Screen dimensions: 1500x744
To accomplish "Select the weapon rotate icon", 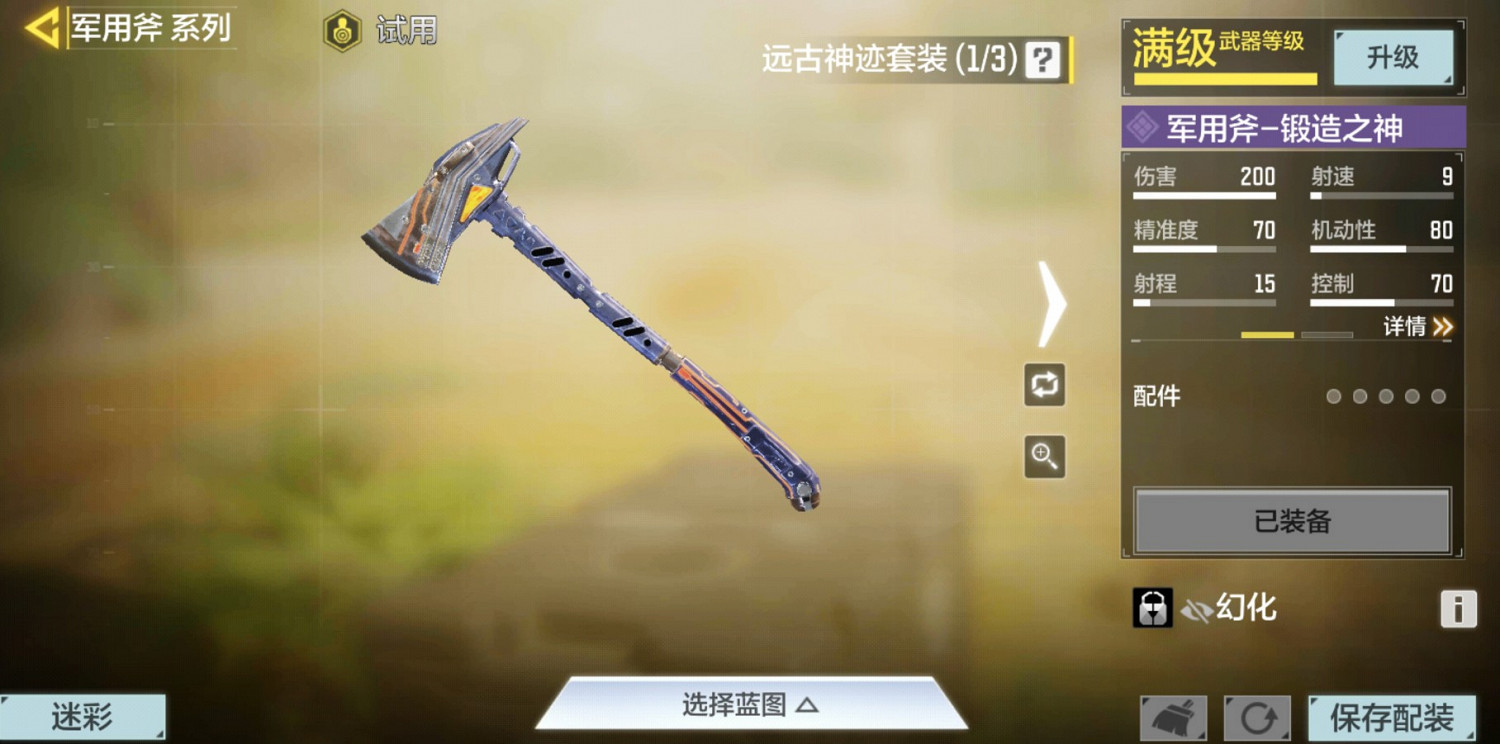I will pos(1044,386).
